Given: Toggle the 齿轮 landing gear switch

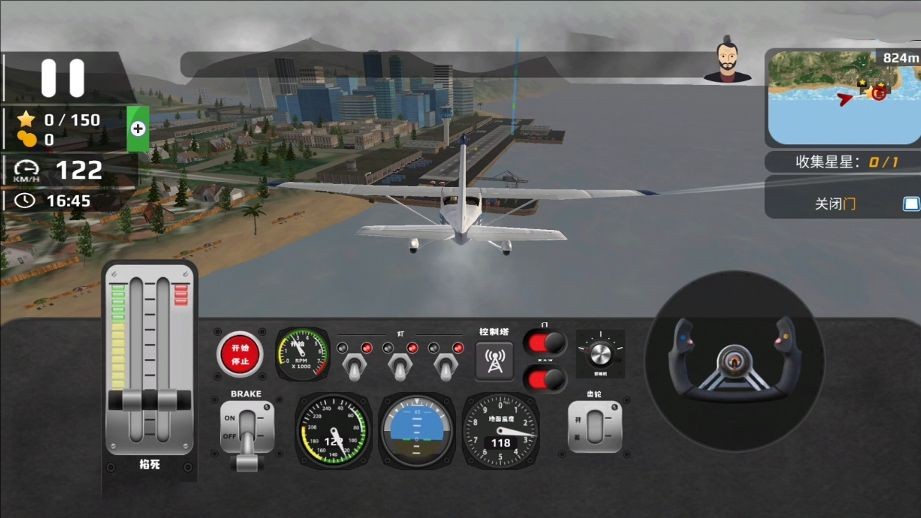Looking at the screenshot, I should [x=594, y=429].
